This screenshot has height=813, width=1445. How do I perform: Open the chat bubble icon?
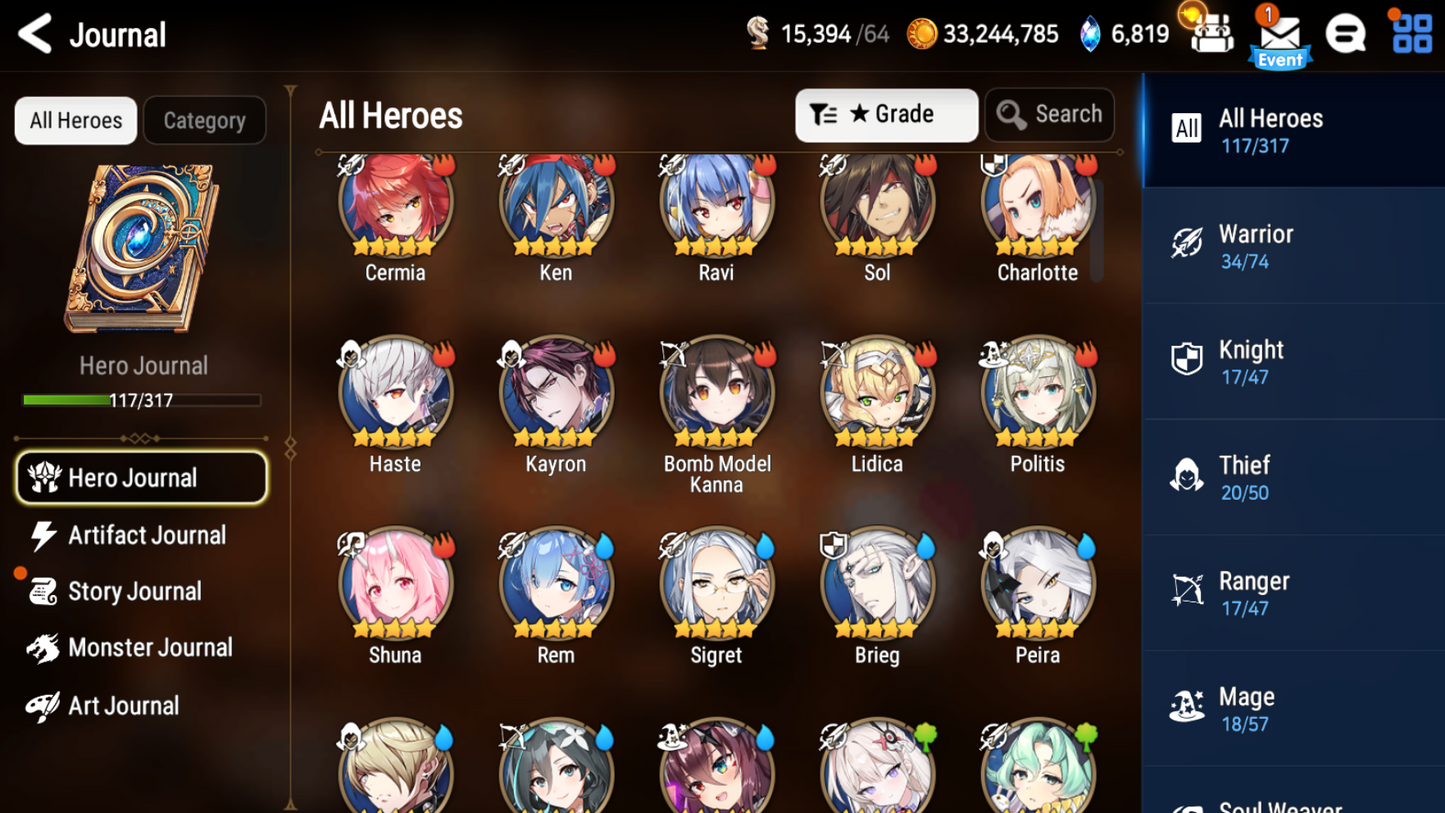tap(1345, 33)
